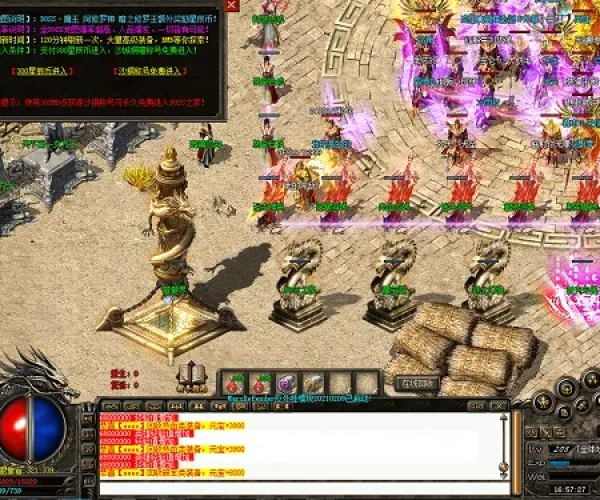600x500 pixels.
Task: Open the book and sword icon above the hotbar
Action: [190, 377]
